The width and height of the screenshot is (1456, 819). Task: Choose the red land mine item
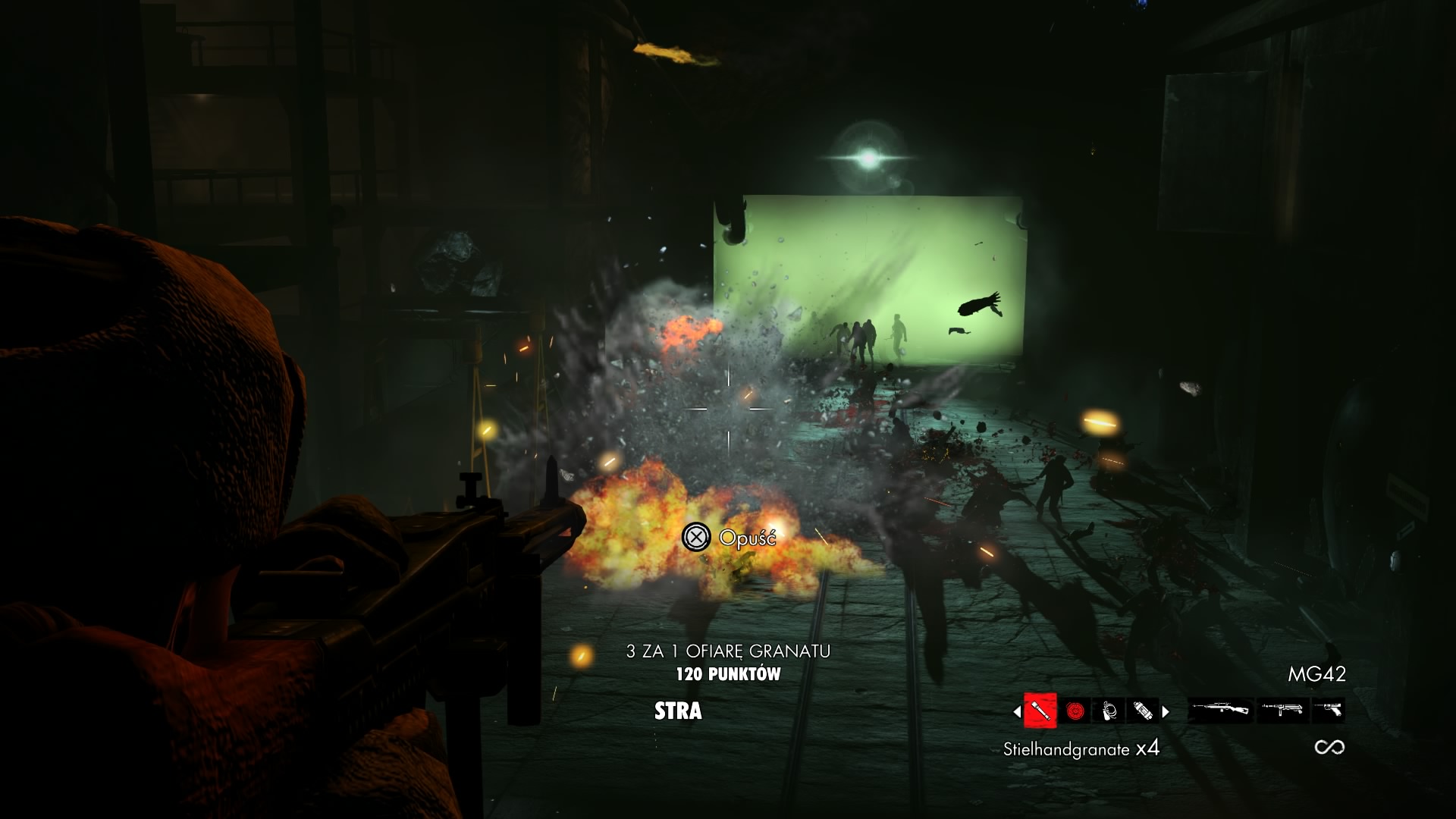[1075, 711]
